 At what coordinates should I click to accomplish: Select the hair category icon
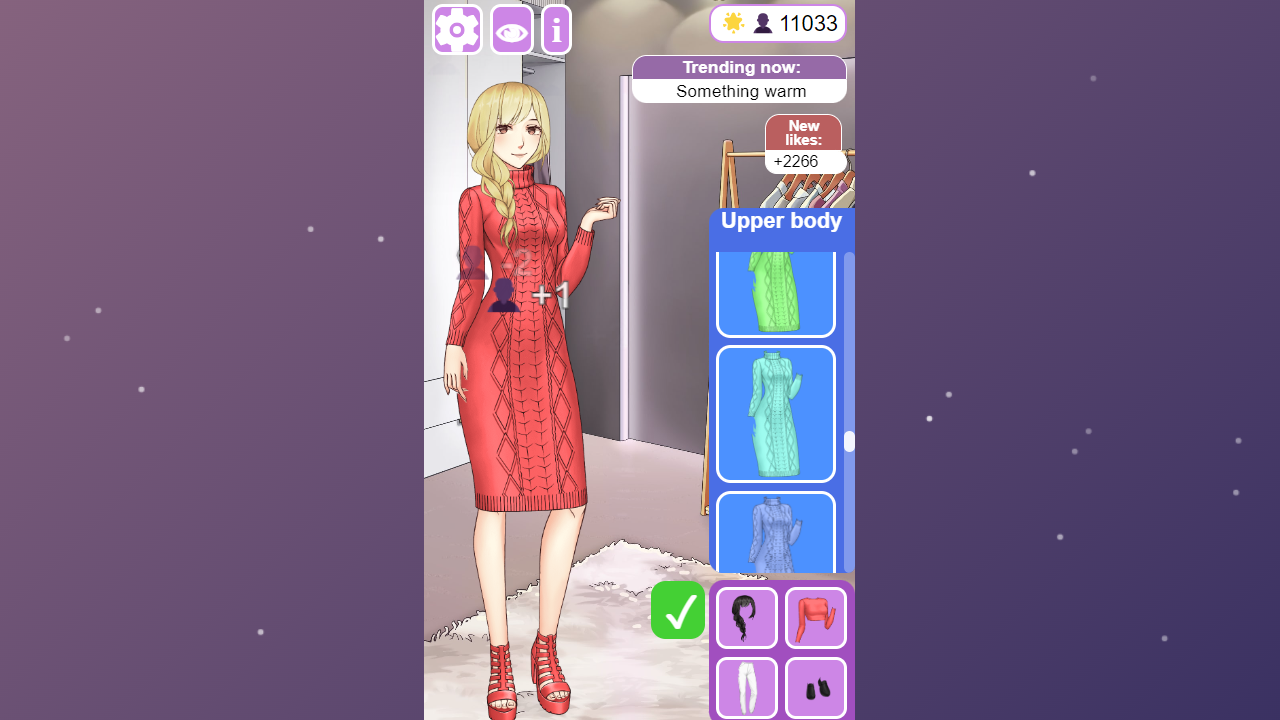(746, 617)
